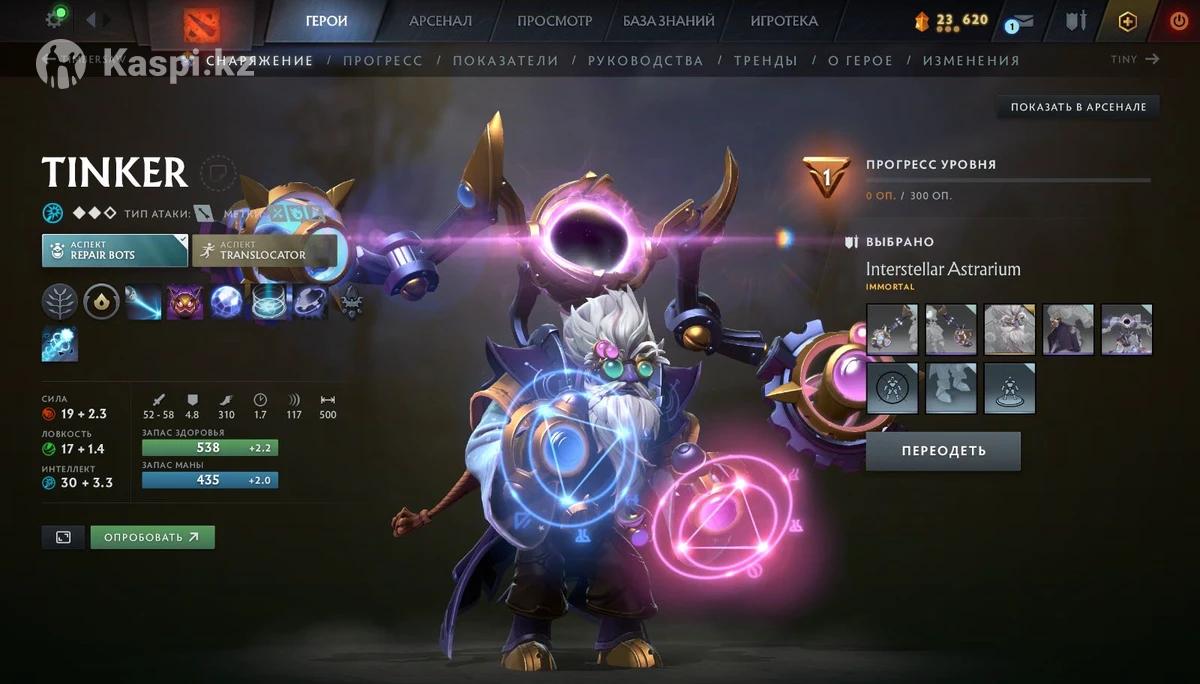Select the Laser ability icon
This screenshot has height=684, width=1200.
(x=143, y=301)
